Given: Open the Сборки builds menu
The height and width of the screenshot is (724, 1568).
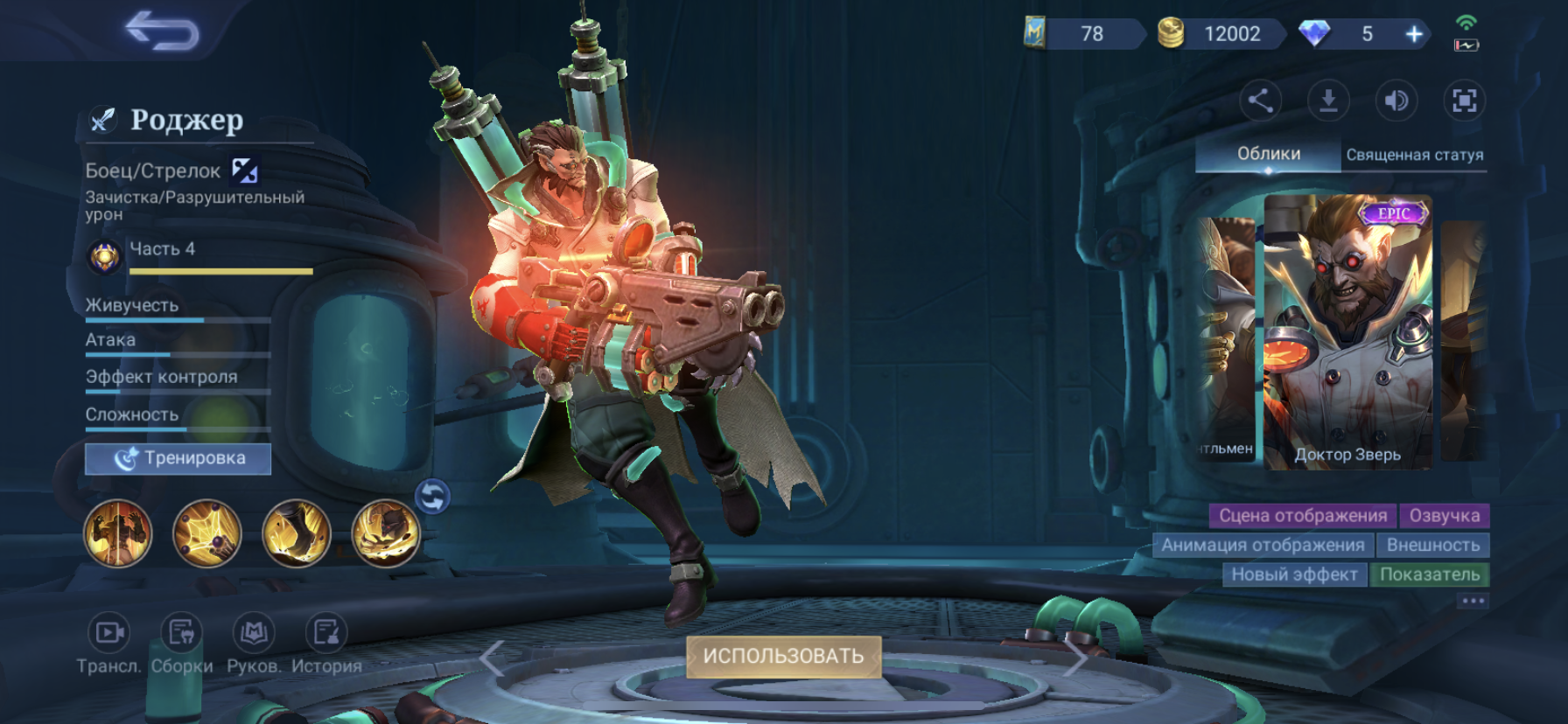Looking at the screenshot, I should [181, 633].
